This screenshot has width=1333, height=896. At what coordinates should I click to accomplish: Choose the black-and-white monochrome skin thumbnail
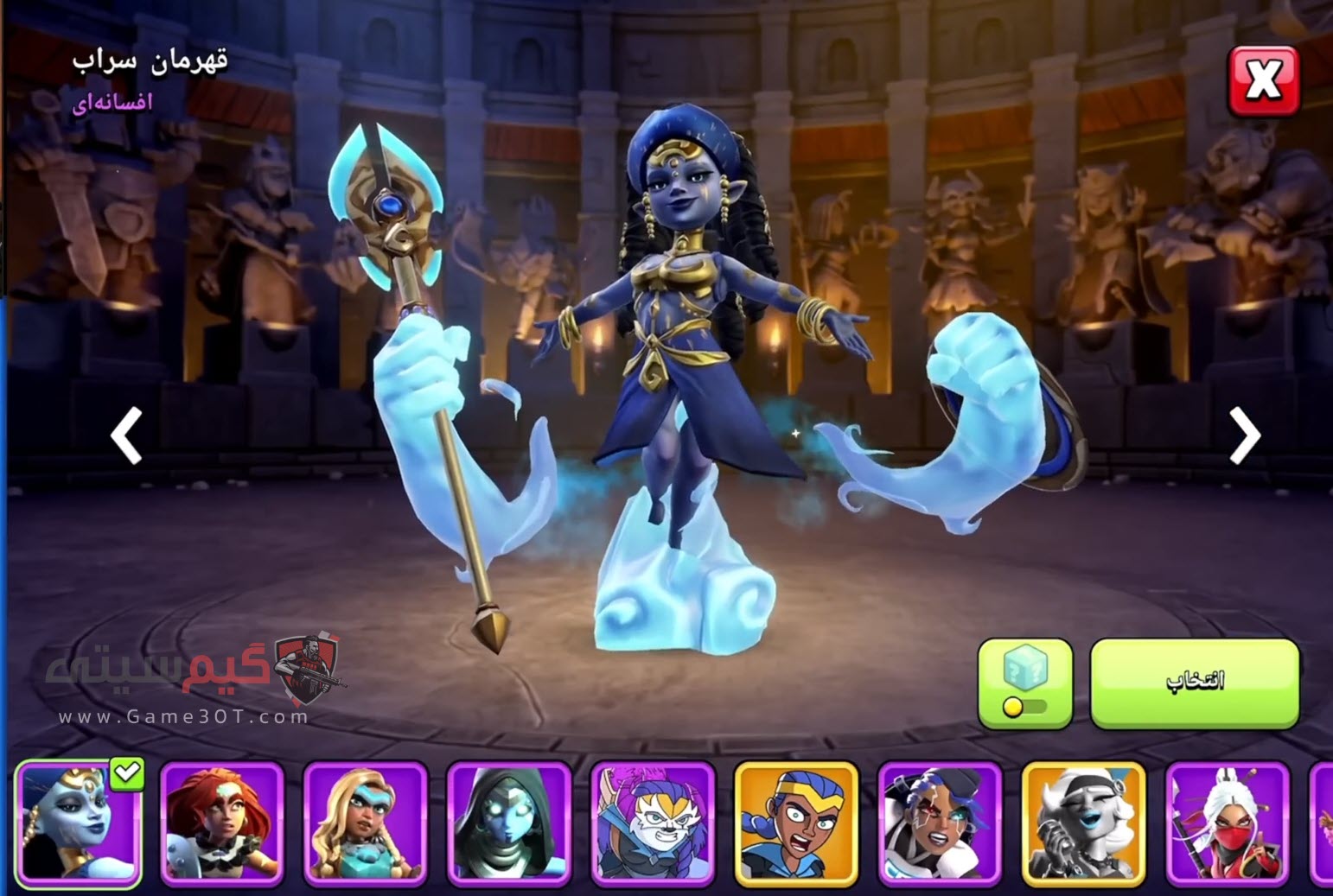(1083, 824)
